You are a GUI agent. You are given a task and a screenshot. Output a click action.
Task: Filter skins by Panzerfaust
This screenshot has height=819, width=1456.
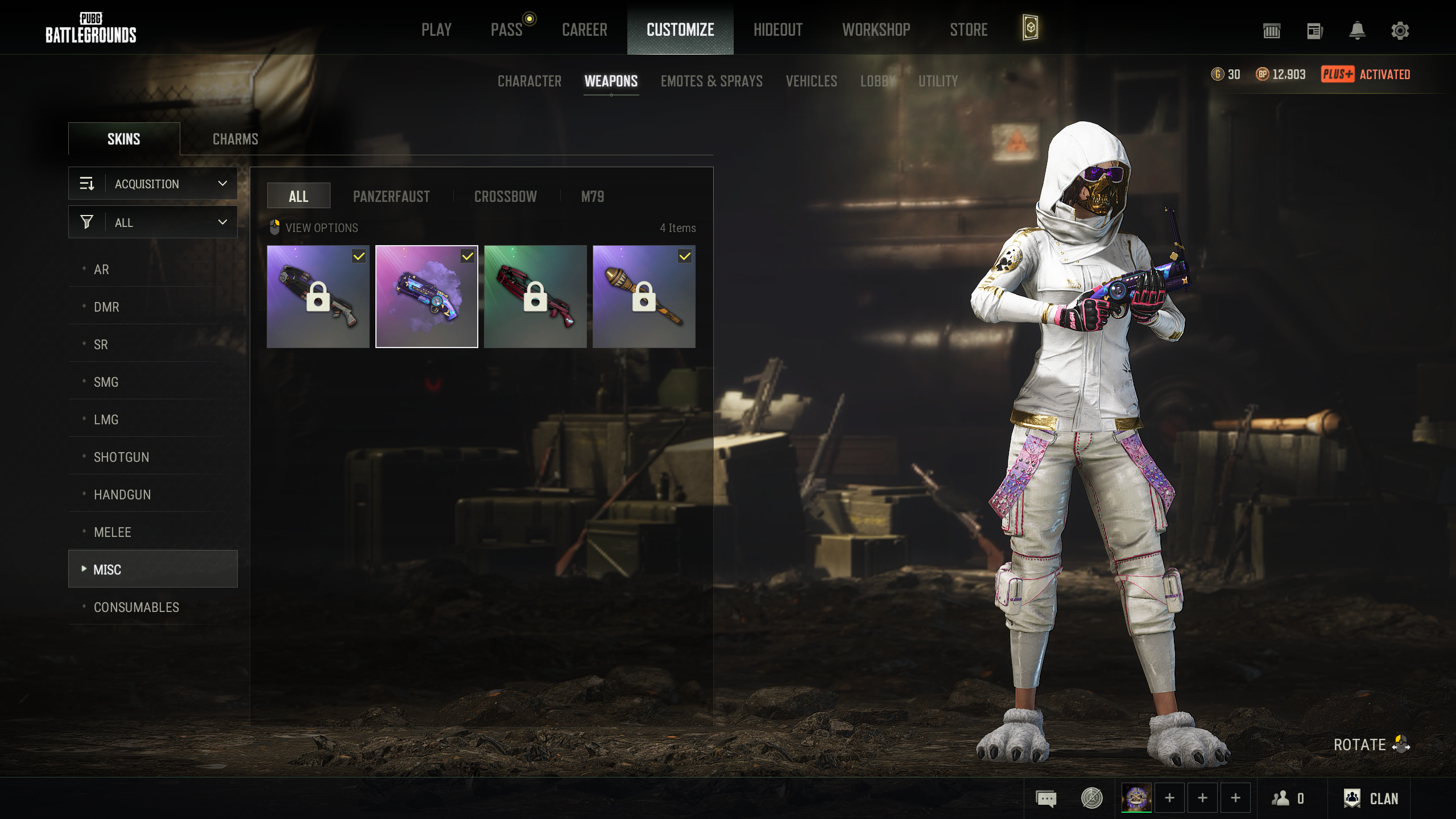click(x=391, y=197)
